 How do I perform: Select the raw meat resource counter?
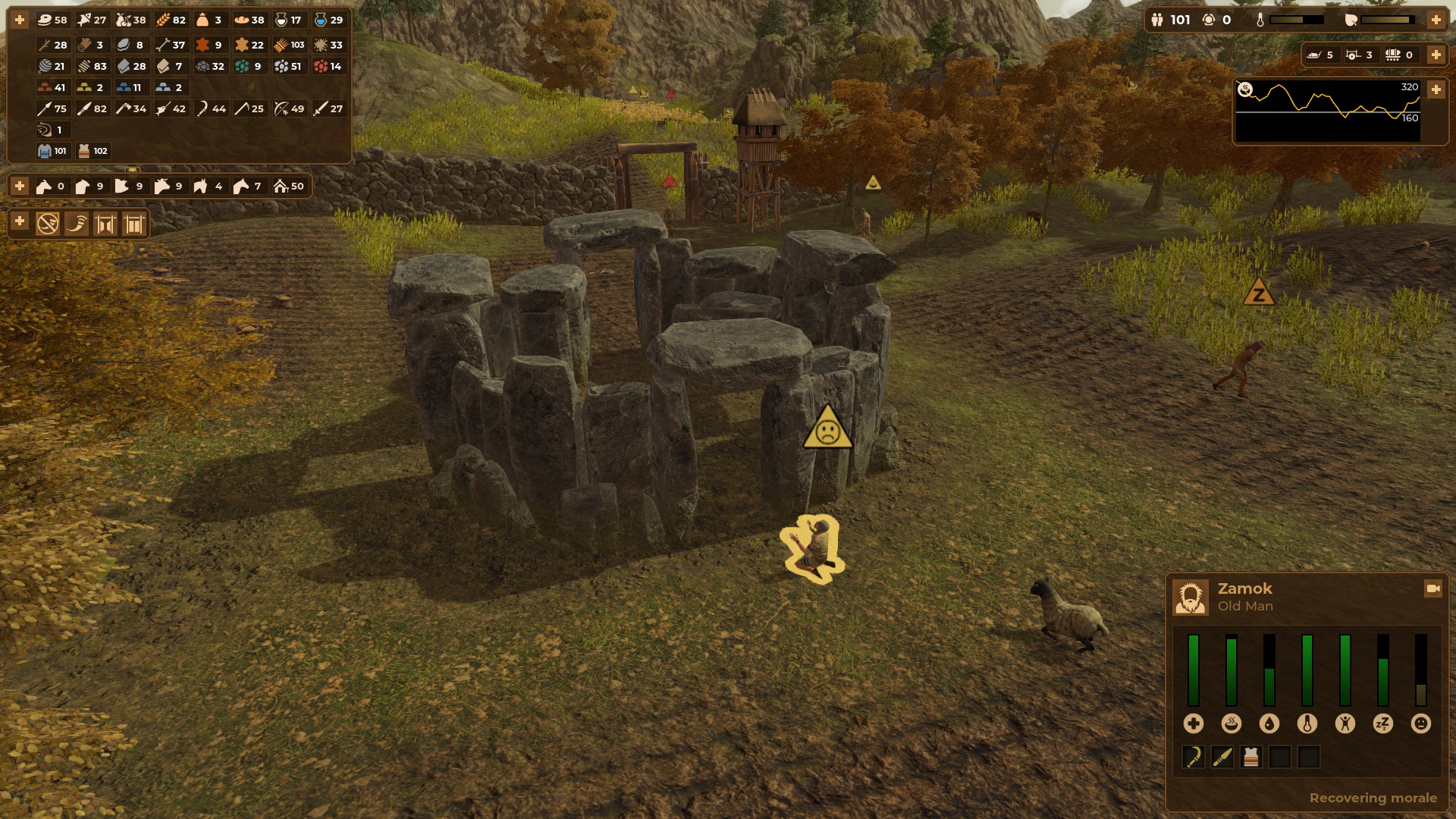pyautogui.click(x=52, y=20)
